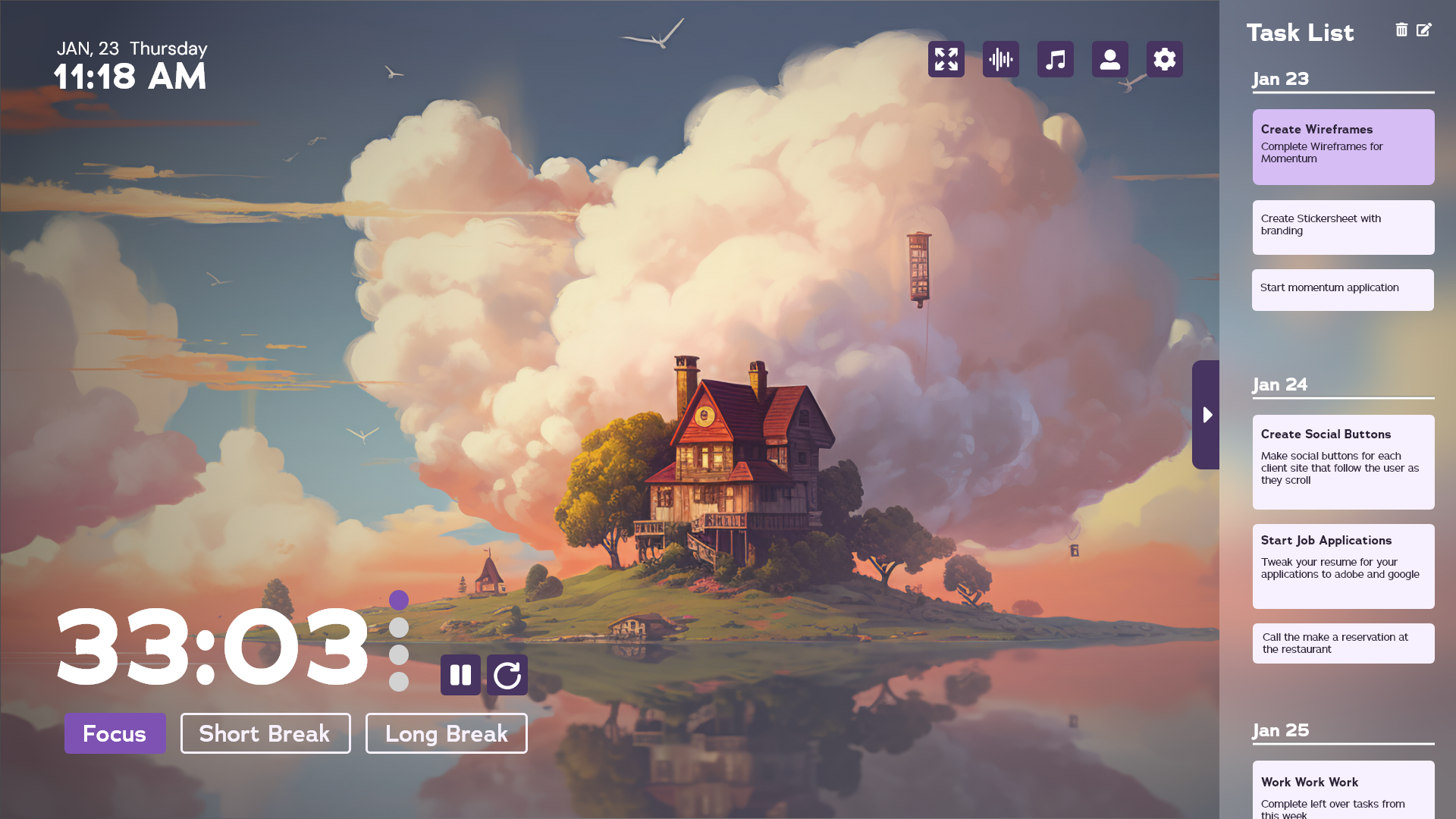This screenshot has height=819, width=1456.
Task: Select the Create Wireframes task card
Action: pyautogui.click(x=1343, y=146)
